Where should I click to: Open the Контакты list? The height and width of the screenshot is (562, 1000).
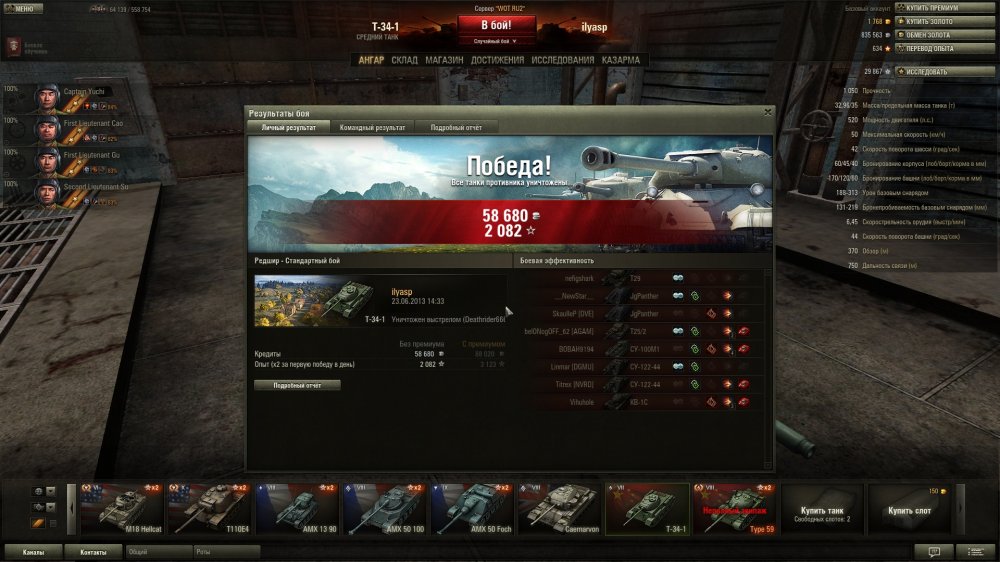pyautogui.click(x=93, y=551)
